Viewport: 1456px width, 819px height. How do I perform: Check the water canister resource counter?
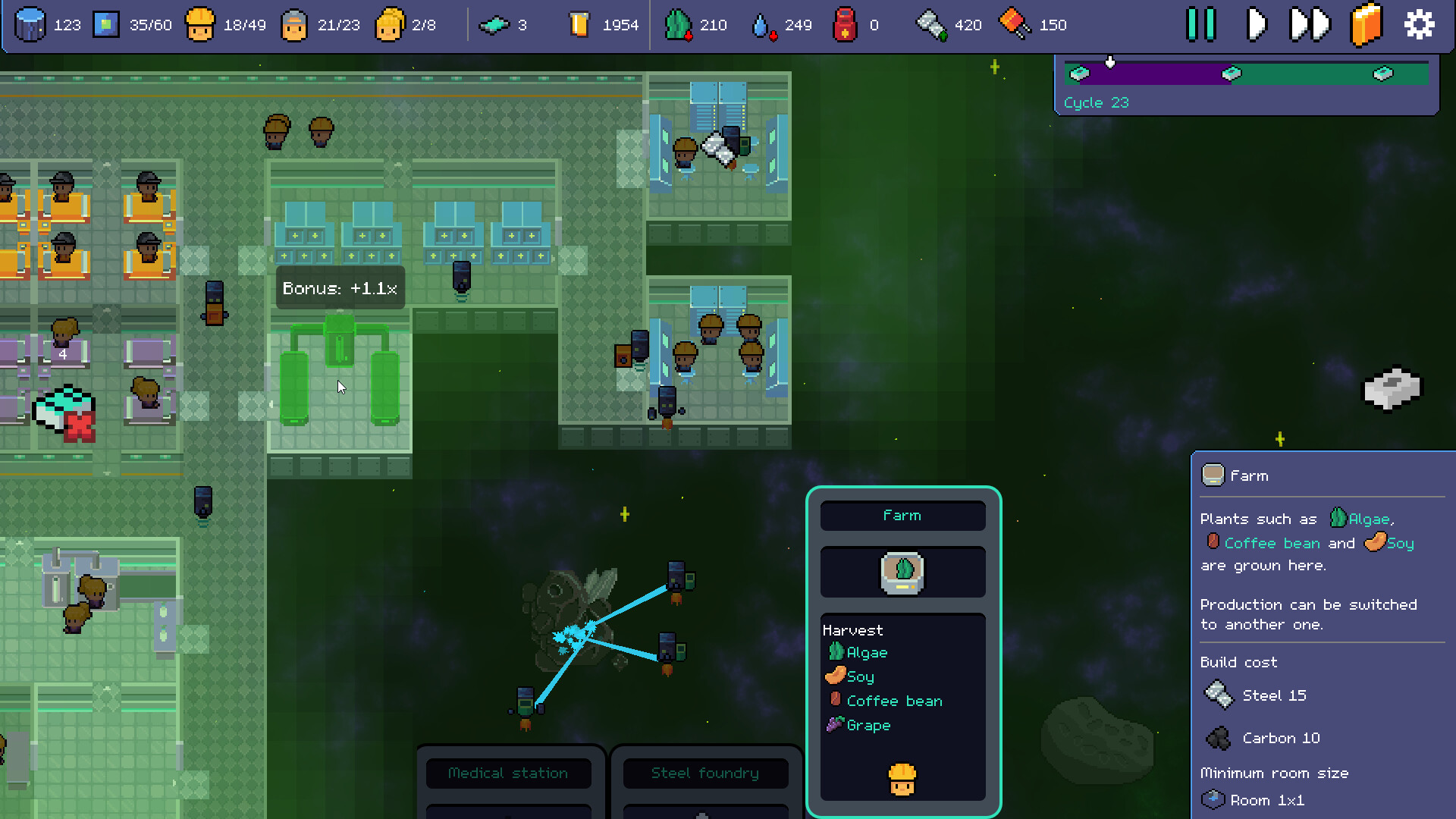tap(764, 24)
